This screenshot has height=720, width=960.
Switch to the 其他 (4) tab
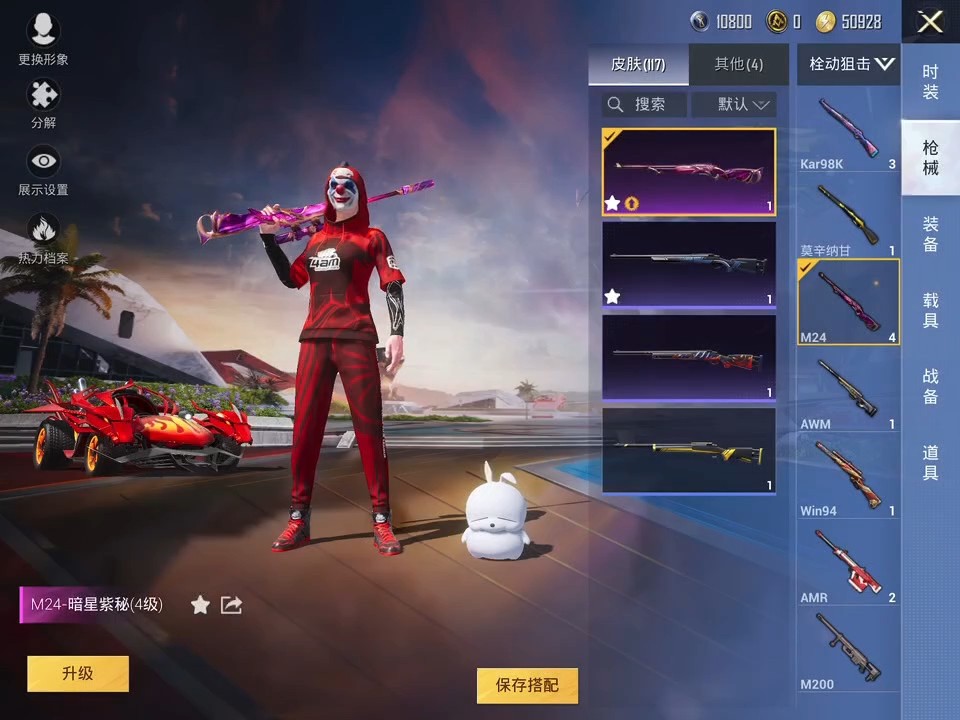[x=738, y=65]
